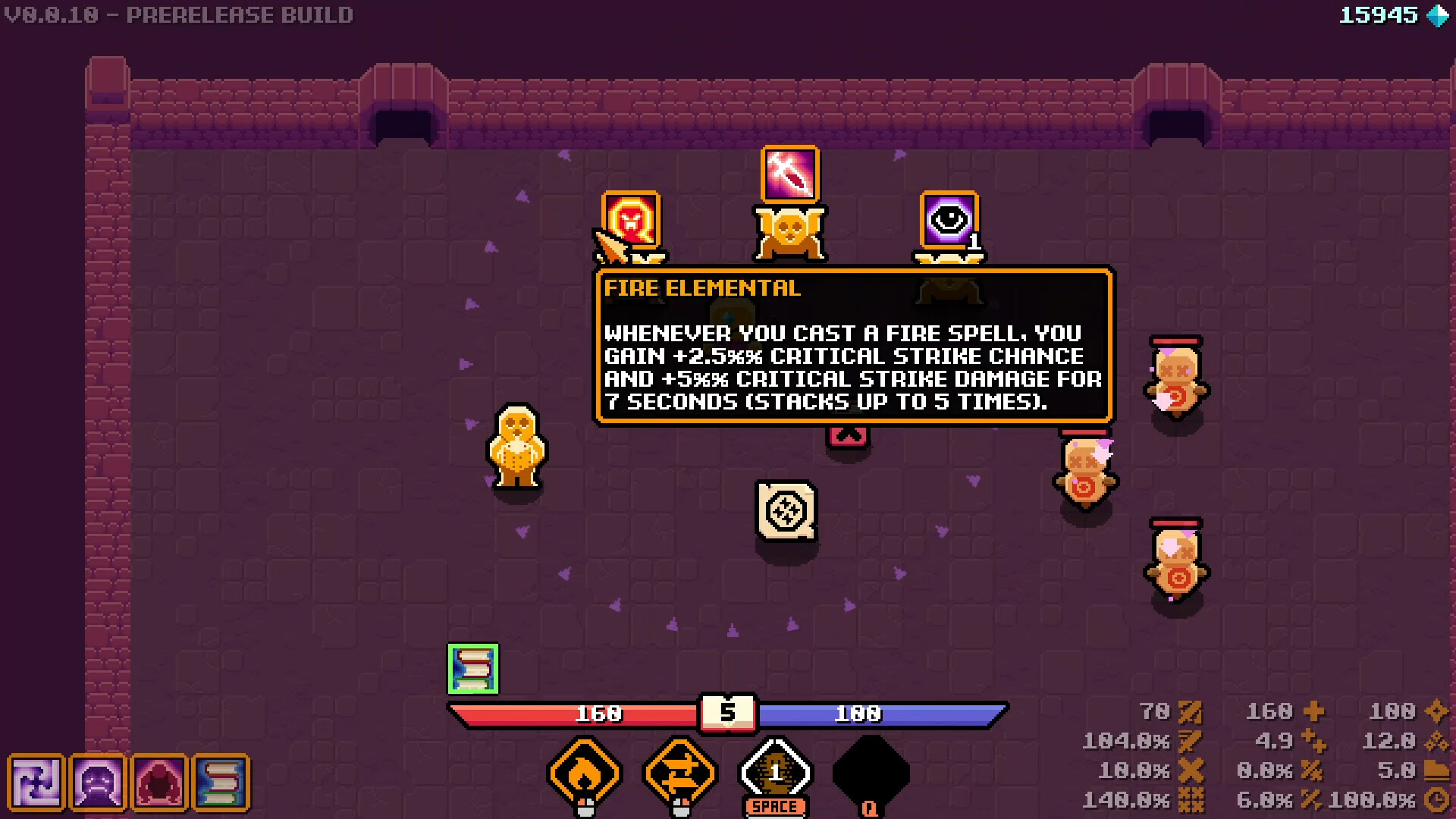Image resolution: width=1456 pixels, height=819 pixels.
Task: Click the clock icon next to 100.0%
Action: click(x=1437, y=799)
